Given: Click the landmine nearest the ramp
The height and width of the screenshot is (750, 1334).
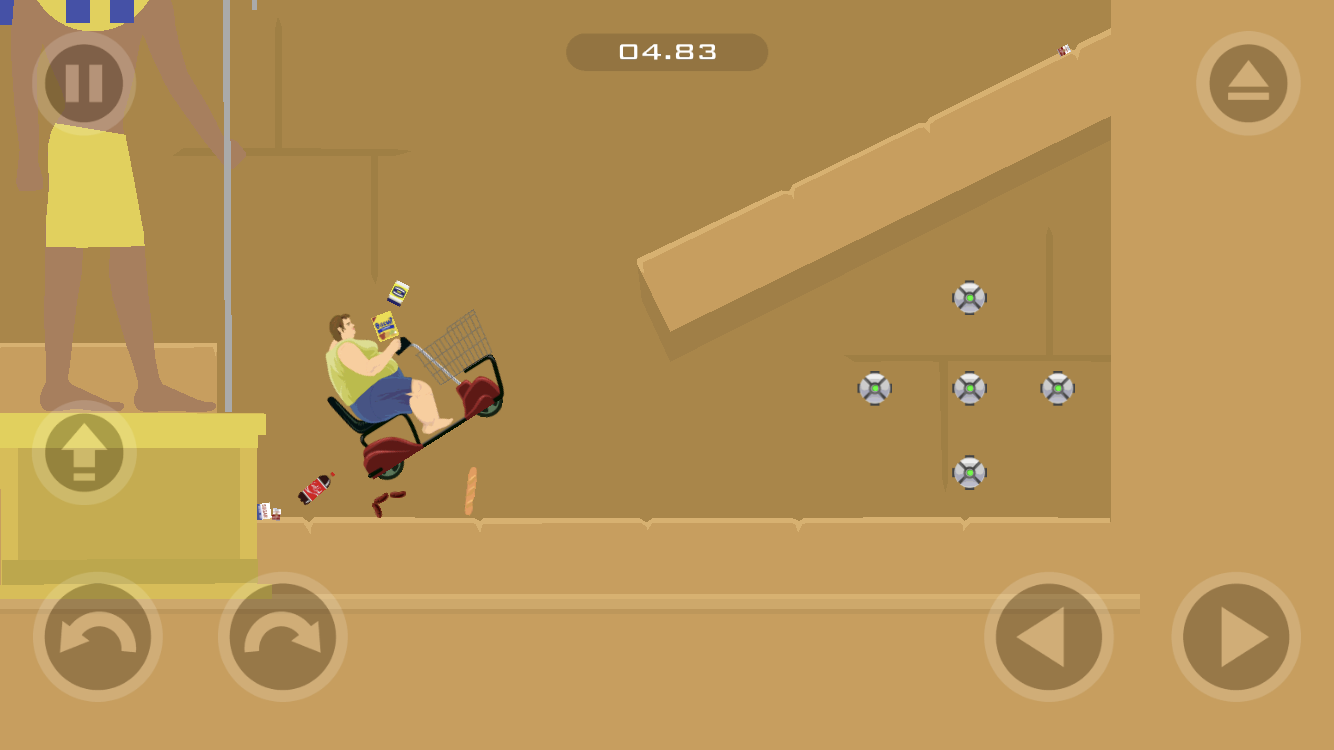Looking at the screenshot, I should pyautogui.click(x=968, y=296).
